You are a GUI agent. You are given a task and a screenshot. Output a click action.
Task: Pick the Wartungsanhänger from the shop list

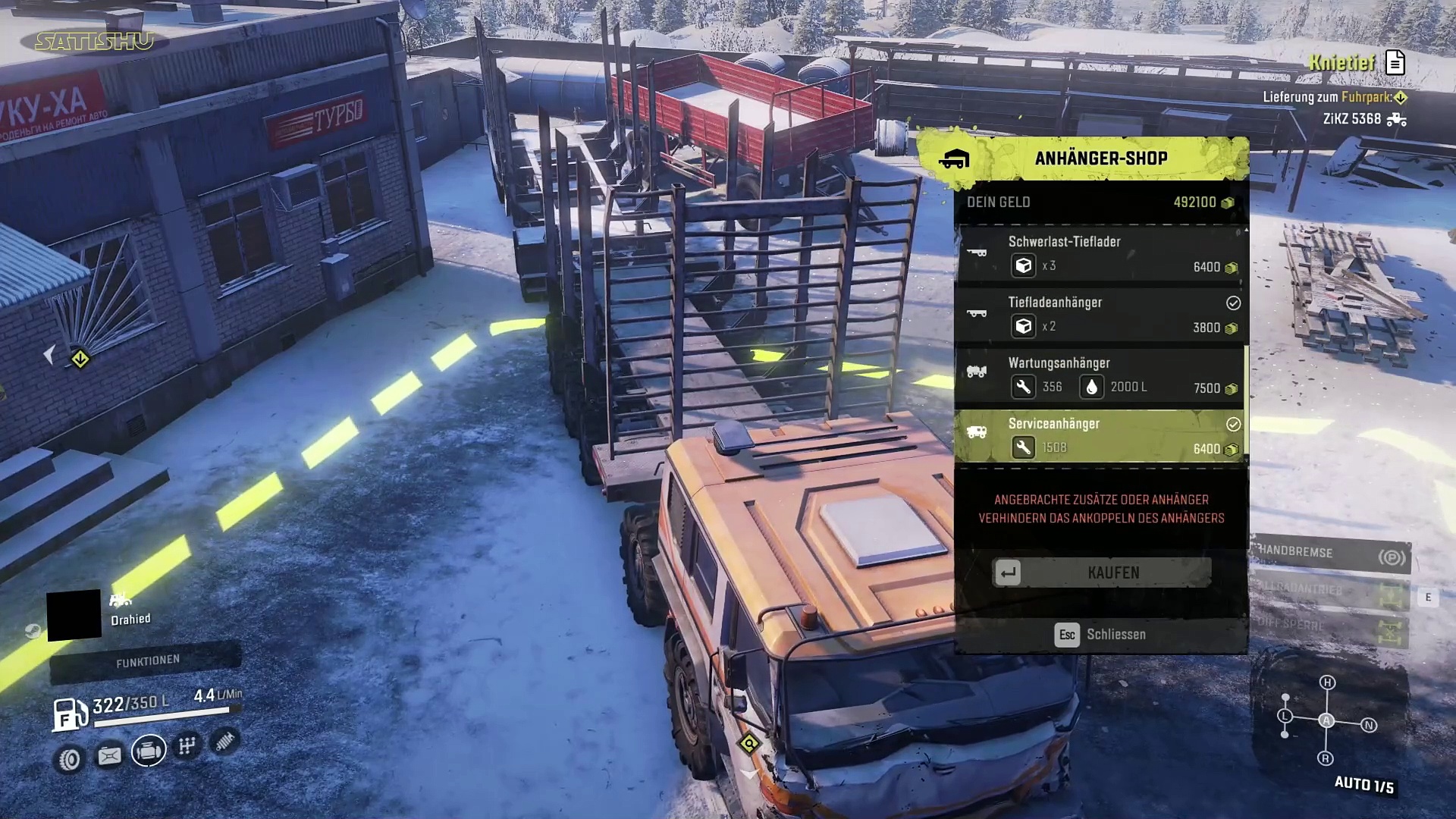coord(1100,376)
